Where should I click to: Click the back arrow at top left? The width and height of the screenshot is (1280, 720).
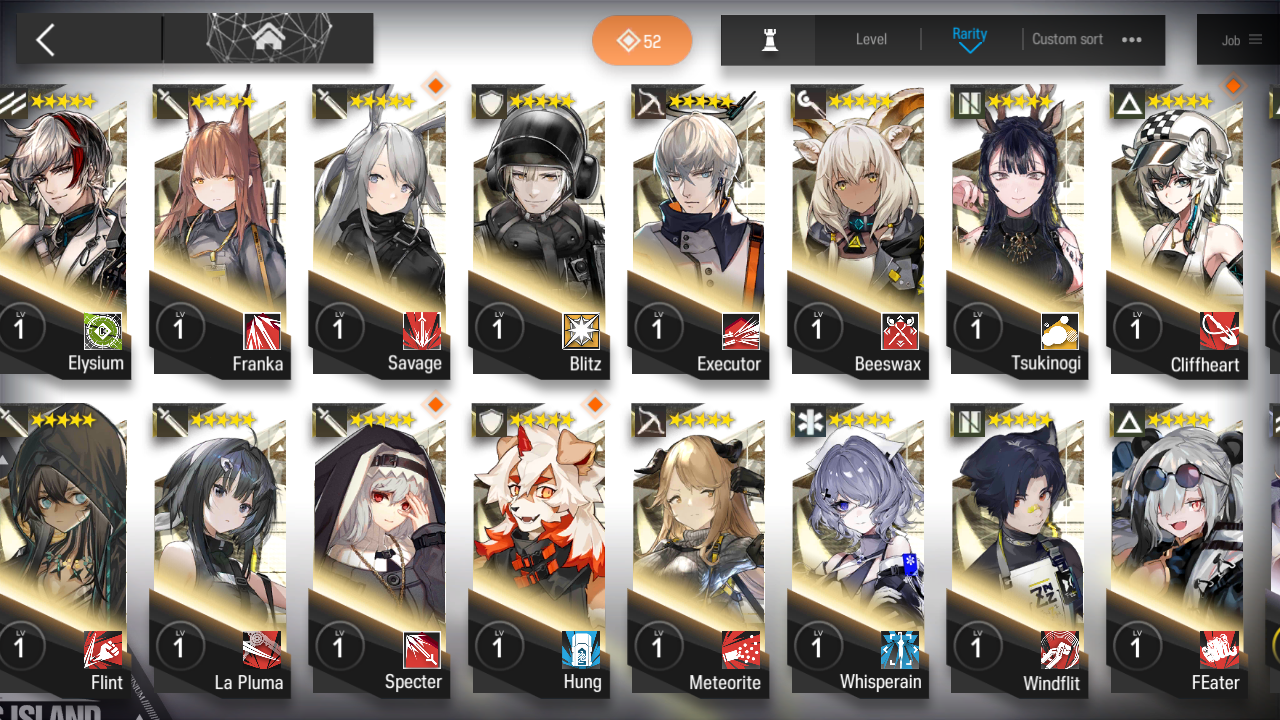pos(45,38)
